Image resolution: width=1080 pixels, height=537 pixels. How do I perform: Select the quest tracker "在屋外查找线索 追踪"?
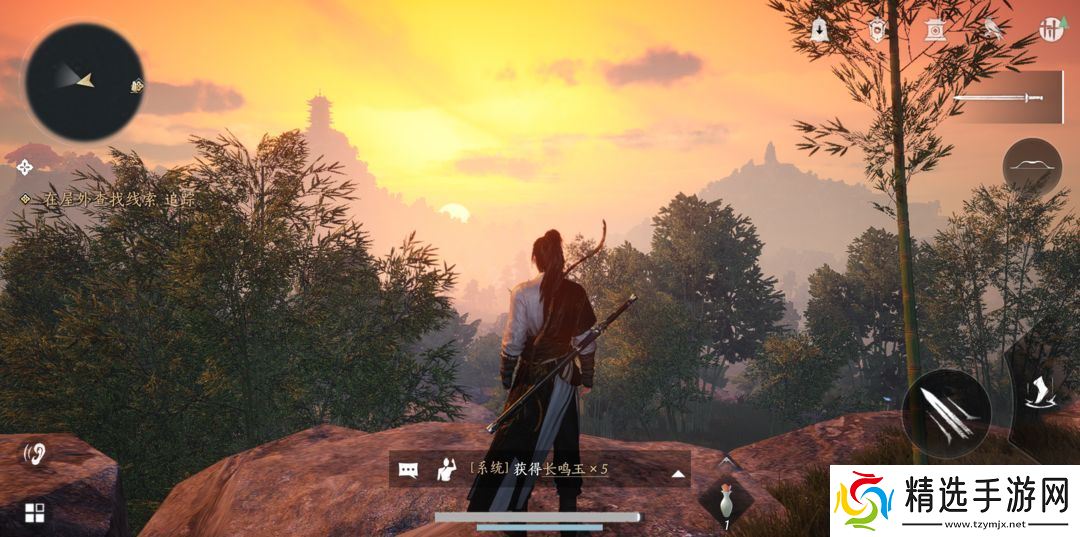pyautogui.click(x=108, y=199)
